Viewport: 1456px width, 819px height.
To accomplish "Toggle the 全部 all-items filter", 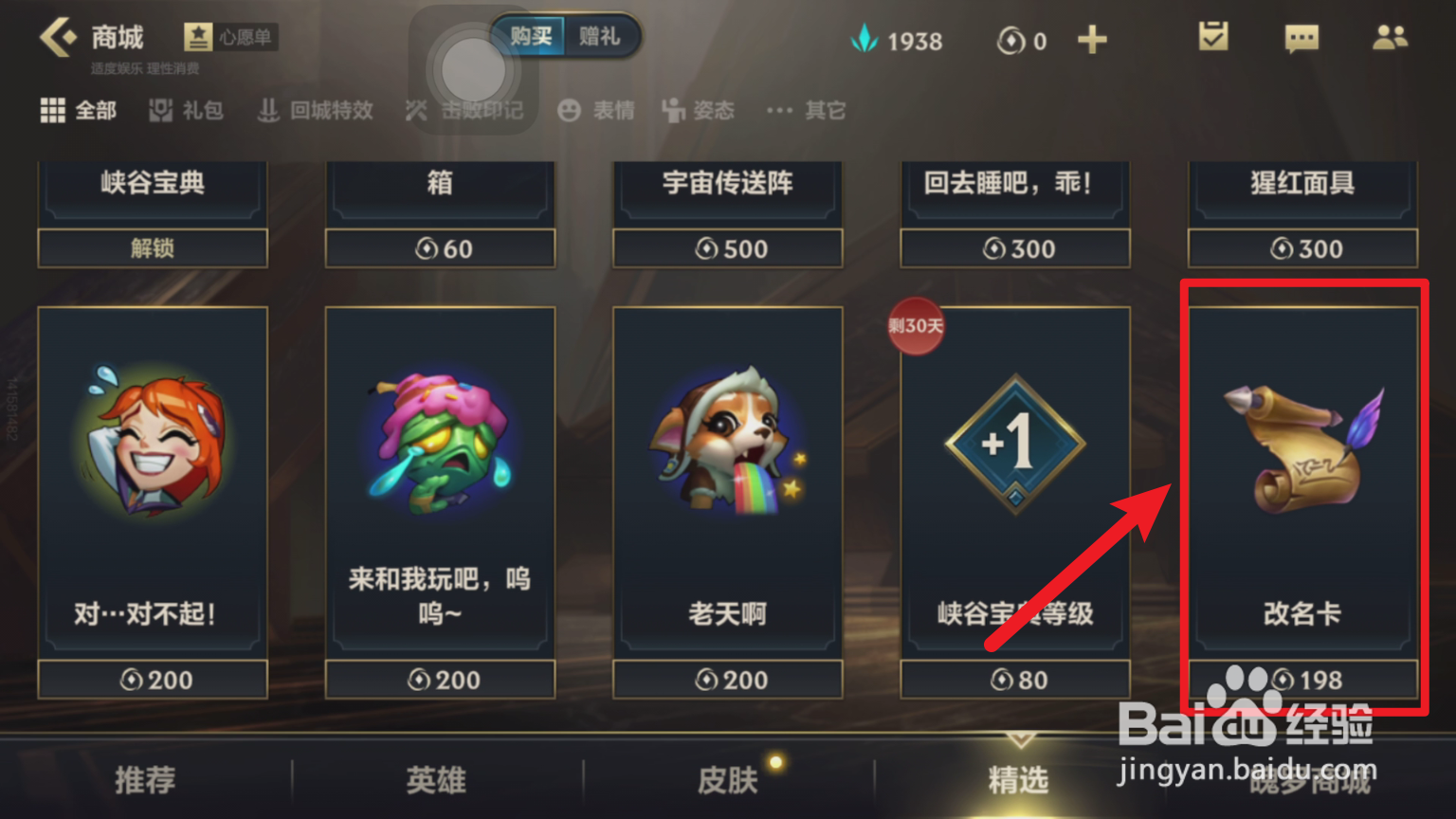I will point(78,110).
